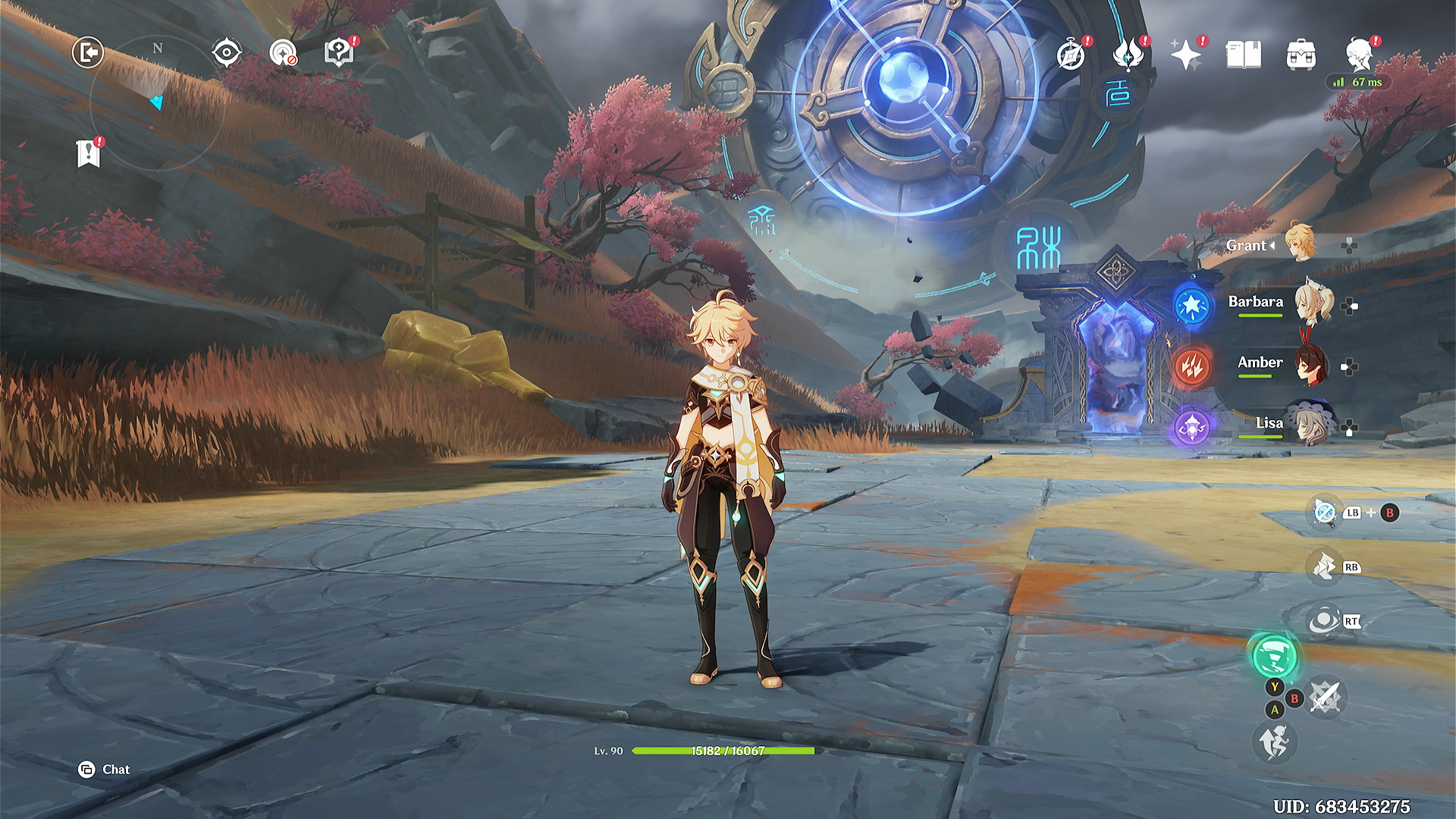The image size is (1456, 819).
Task: Click the exit door icon
Action: pyautogui.click(x=88, y=53)
